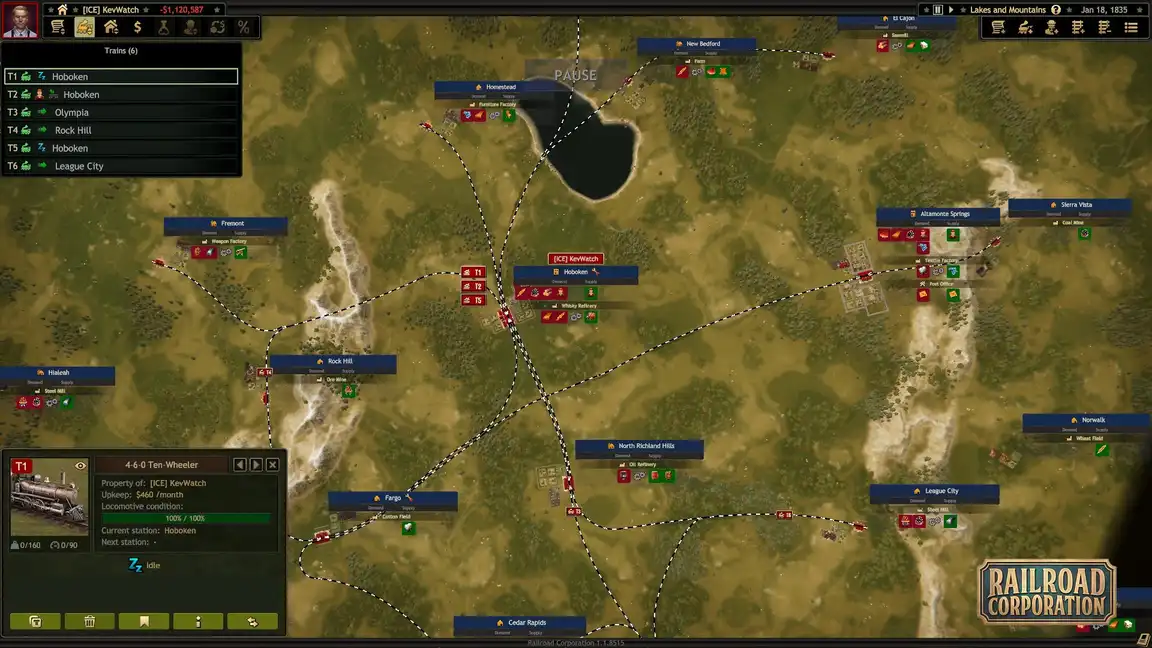
Task: Choose the T4 Rock Hill train row
Action: coord(120,130)
